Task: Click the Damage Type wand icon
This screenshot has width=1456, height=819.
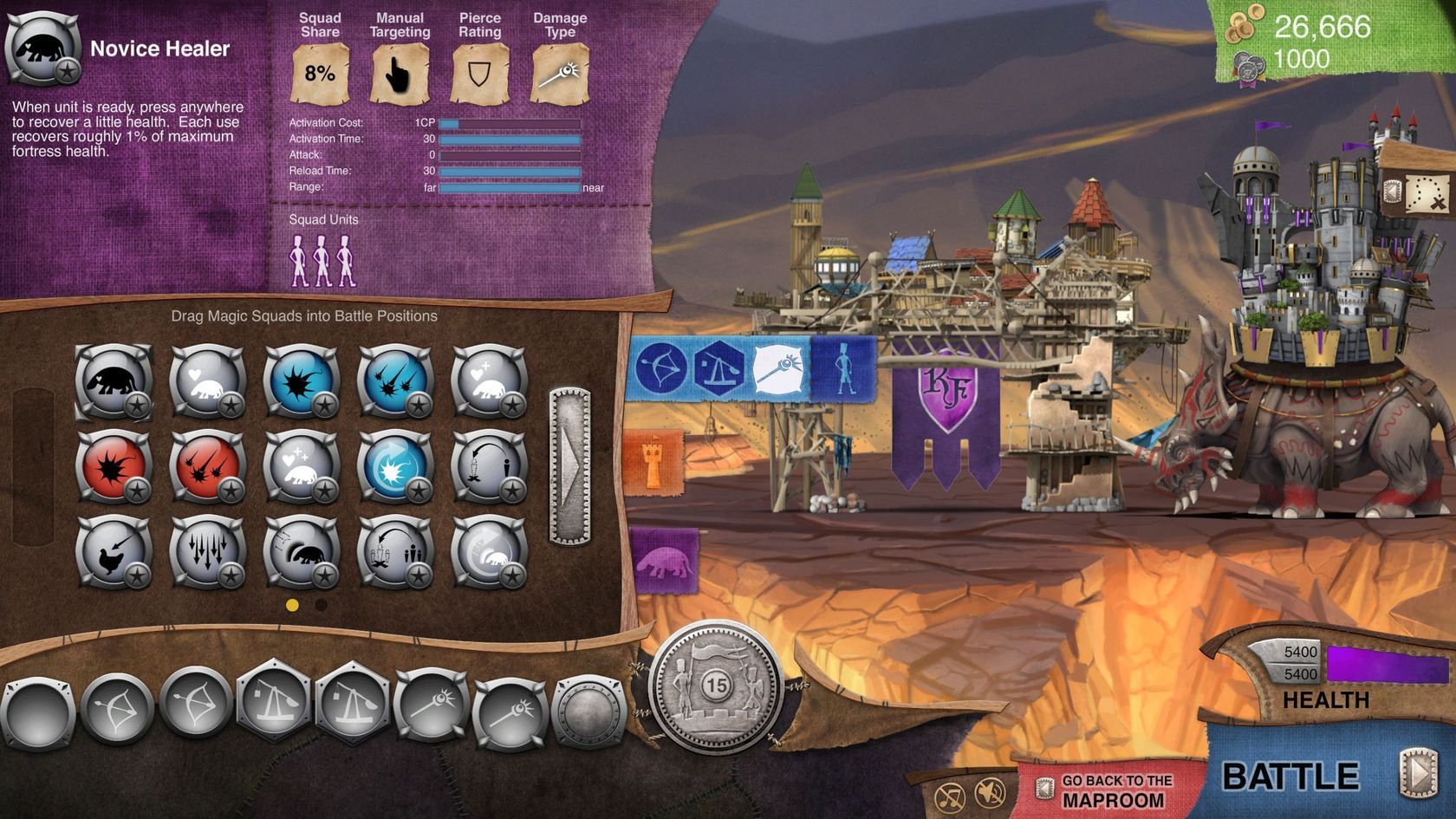Action: click(x=559, y=71)
